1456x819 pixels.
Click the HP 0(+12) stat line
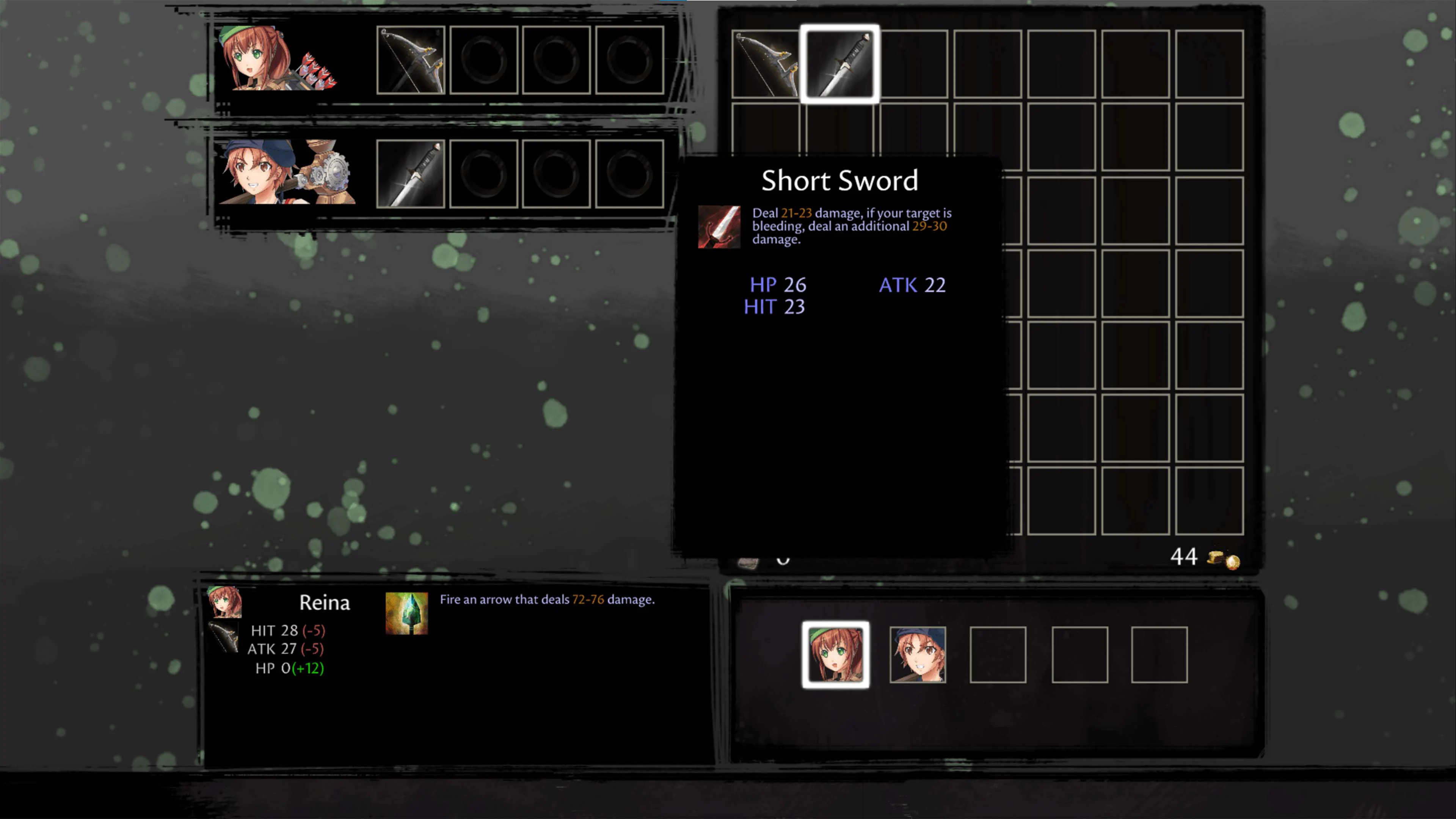pyautogui.click(x=288, y=668)
